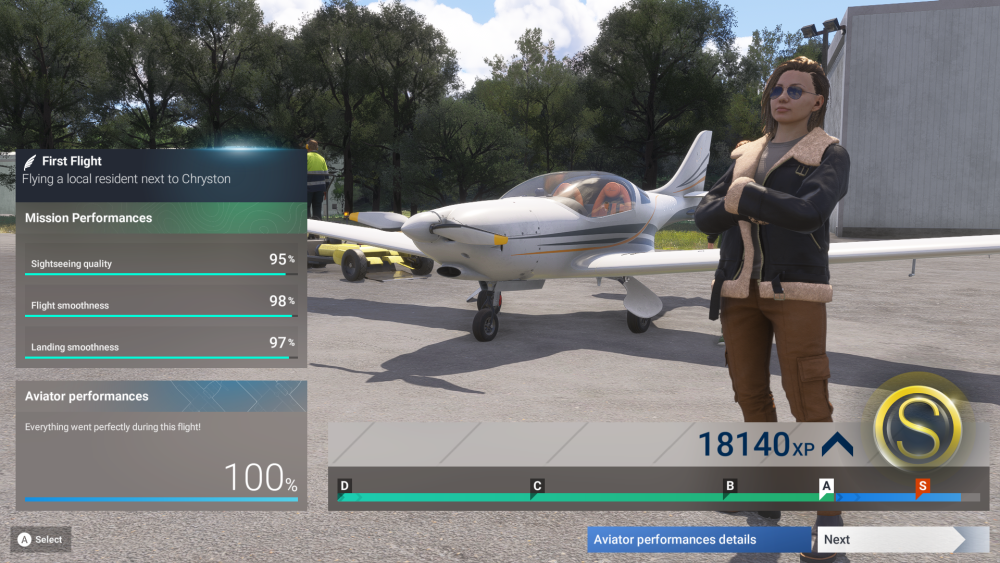The image size is (1000, 563).
Task: Open Aviator performances details
Action: point(699,540)
